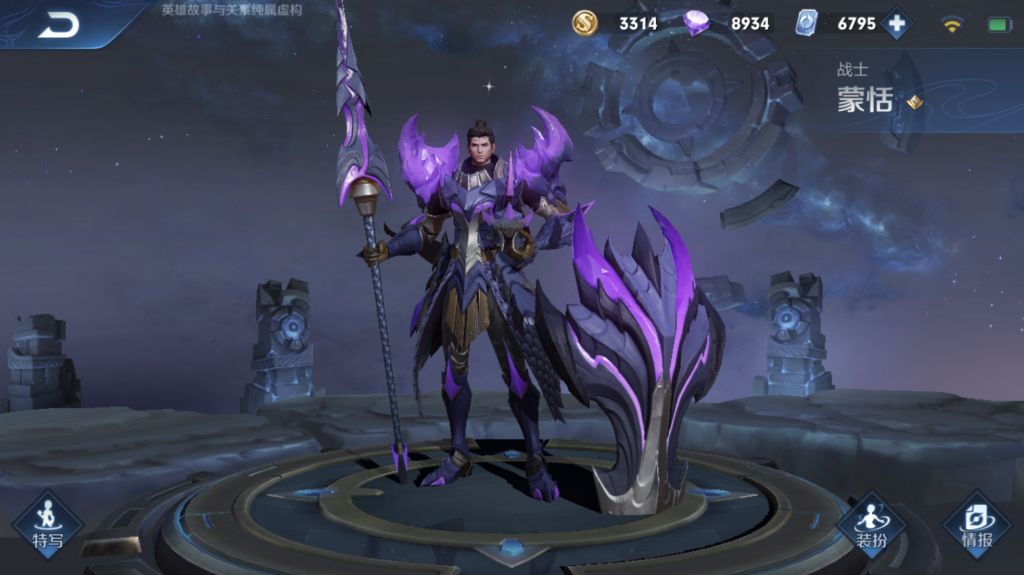The width and height of the screenshot is (1024, 575).
Task: Open the 情报 hero info panel
Action: (976, 524)
